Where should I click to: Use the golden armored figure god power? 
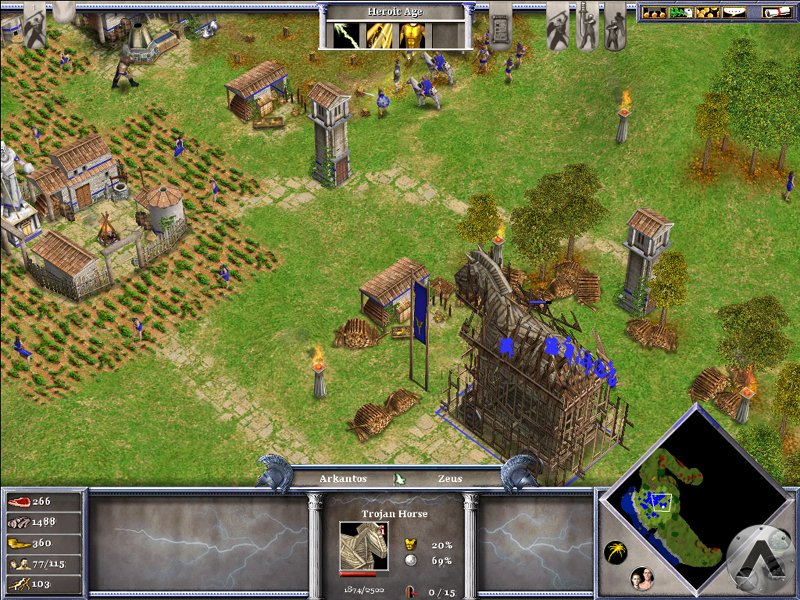coord(412,35)
